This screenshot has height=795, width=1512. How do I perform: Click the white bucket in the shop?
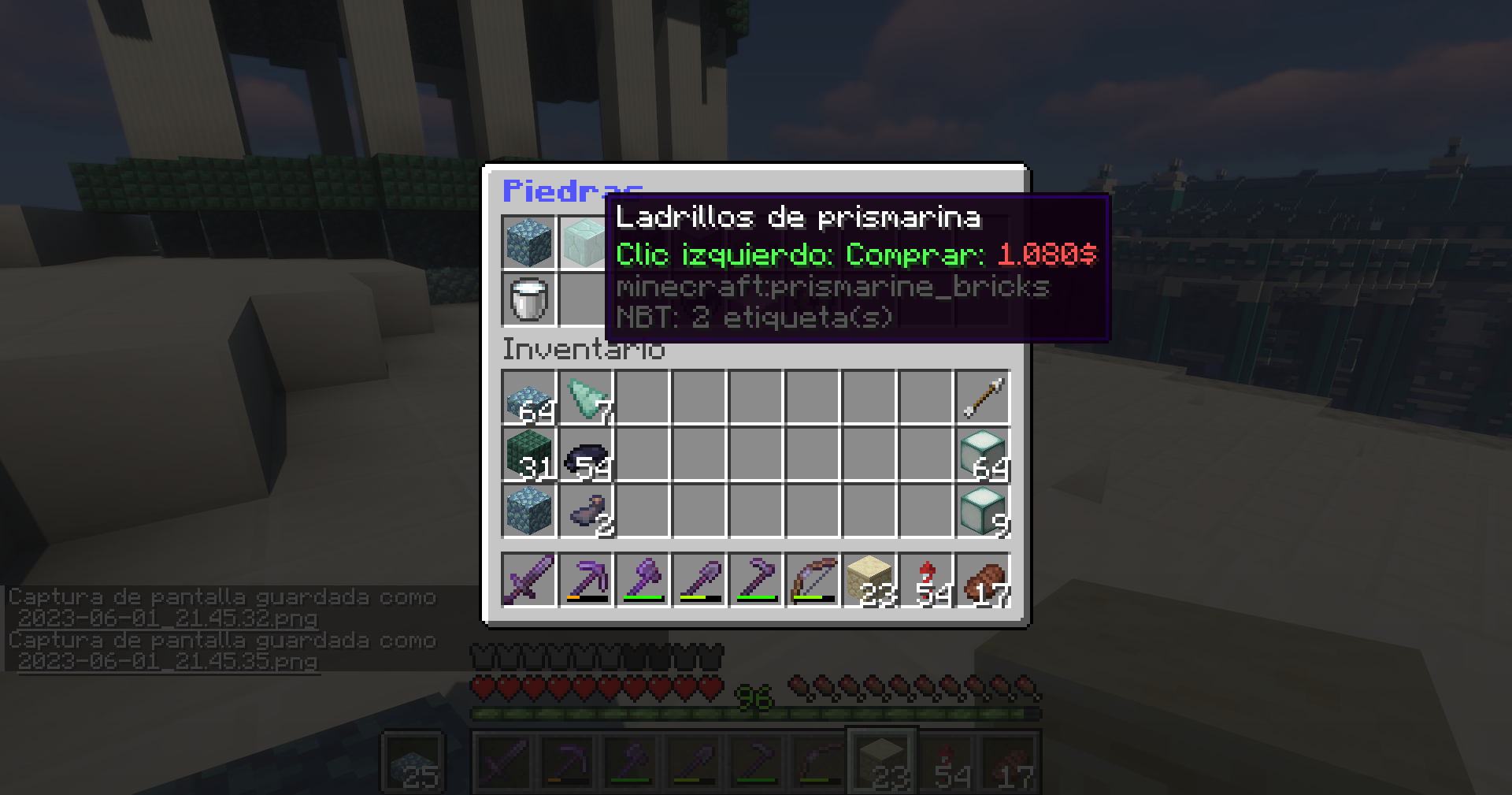click(529, 299)
